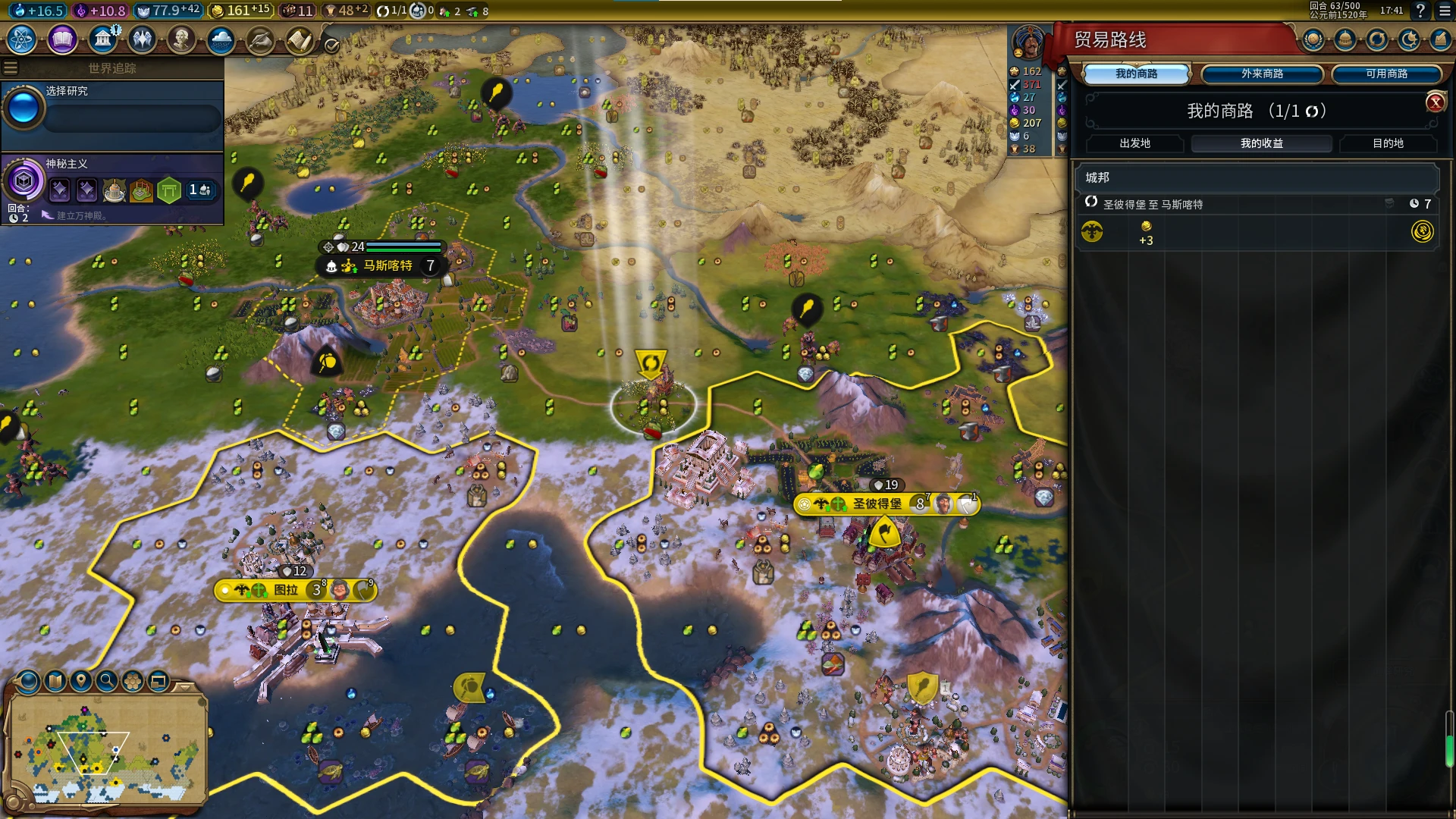Open the map search magnifier button
1456x819 pixels.
coord(107,681)
